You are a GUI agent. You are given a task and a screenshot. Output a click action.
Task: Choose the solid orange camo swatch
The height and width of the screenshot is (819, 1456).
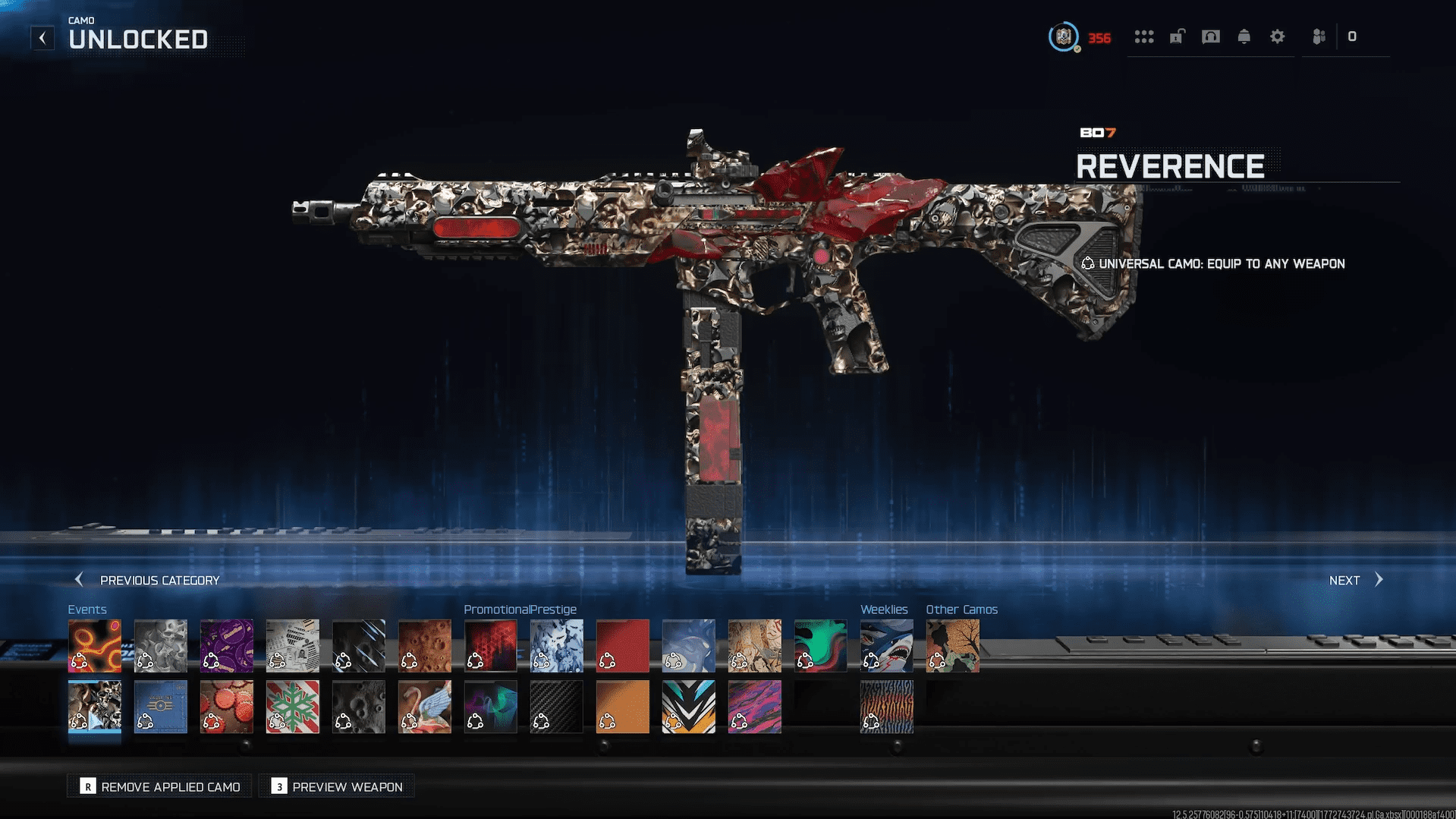[x=622, y=707]
